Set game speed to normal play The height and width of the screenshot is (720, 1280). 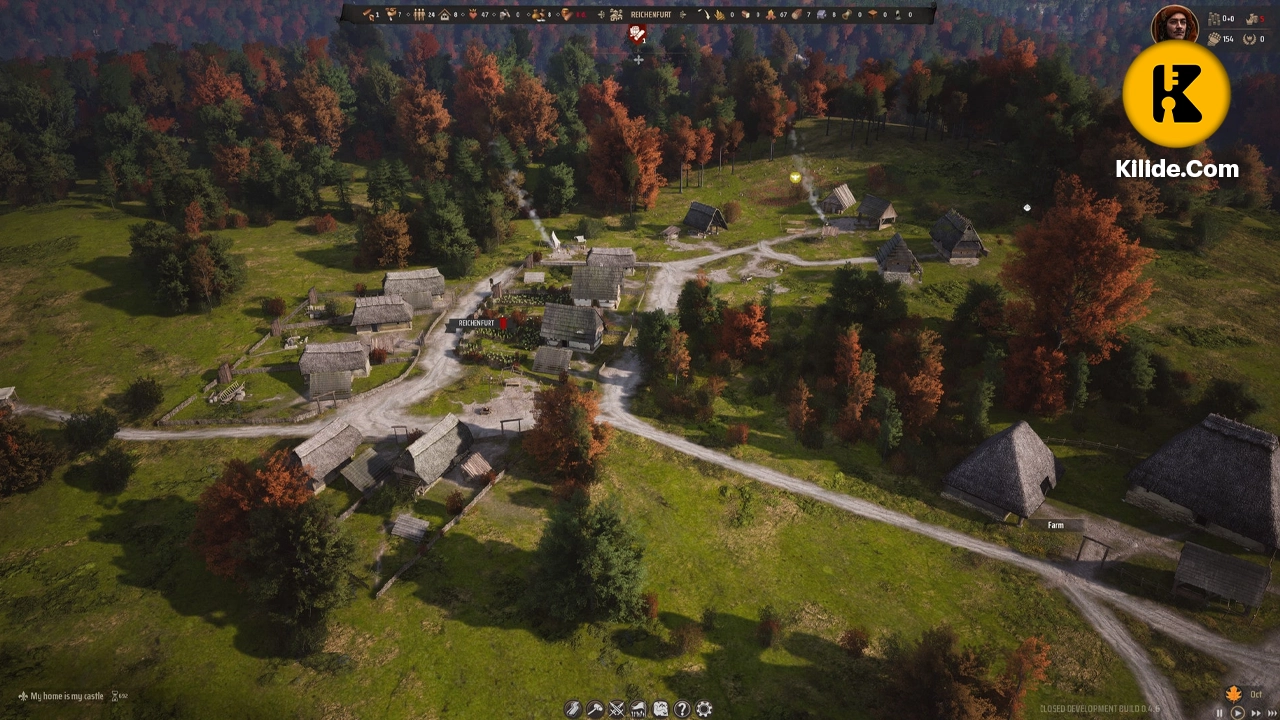tap(1236, 713)
